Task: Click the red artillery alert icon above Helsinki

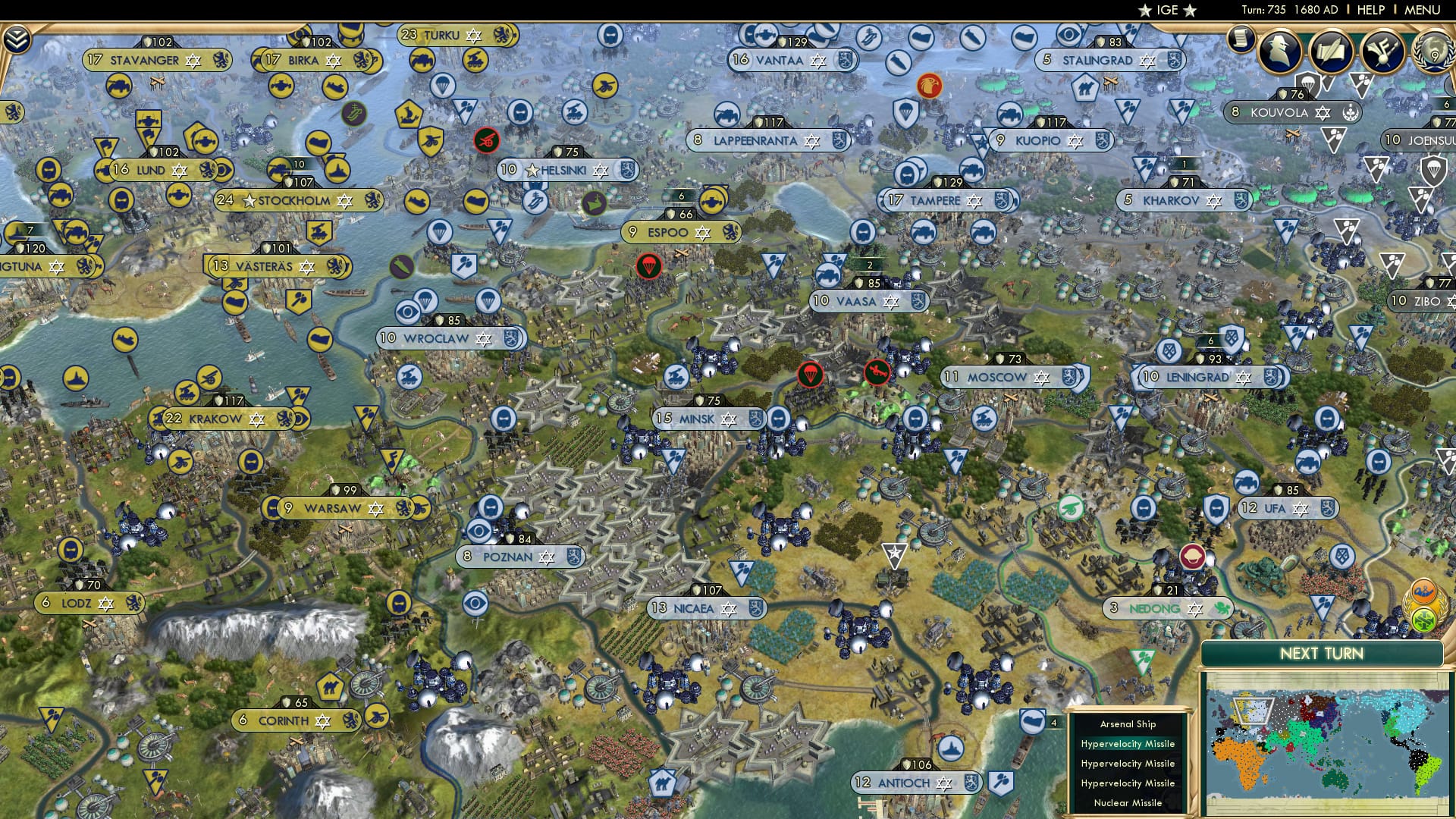Action: pyautogui.click(x=486, y=140)
